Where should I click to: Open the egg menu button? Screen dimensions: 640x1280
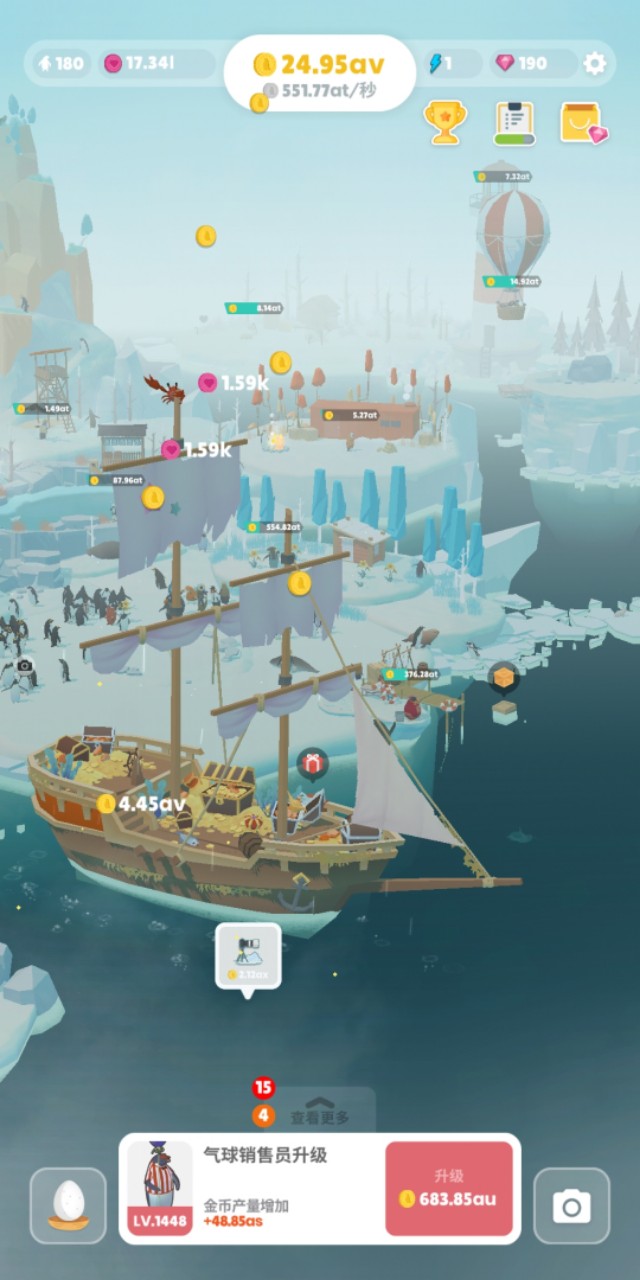point(68,1205)
